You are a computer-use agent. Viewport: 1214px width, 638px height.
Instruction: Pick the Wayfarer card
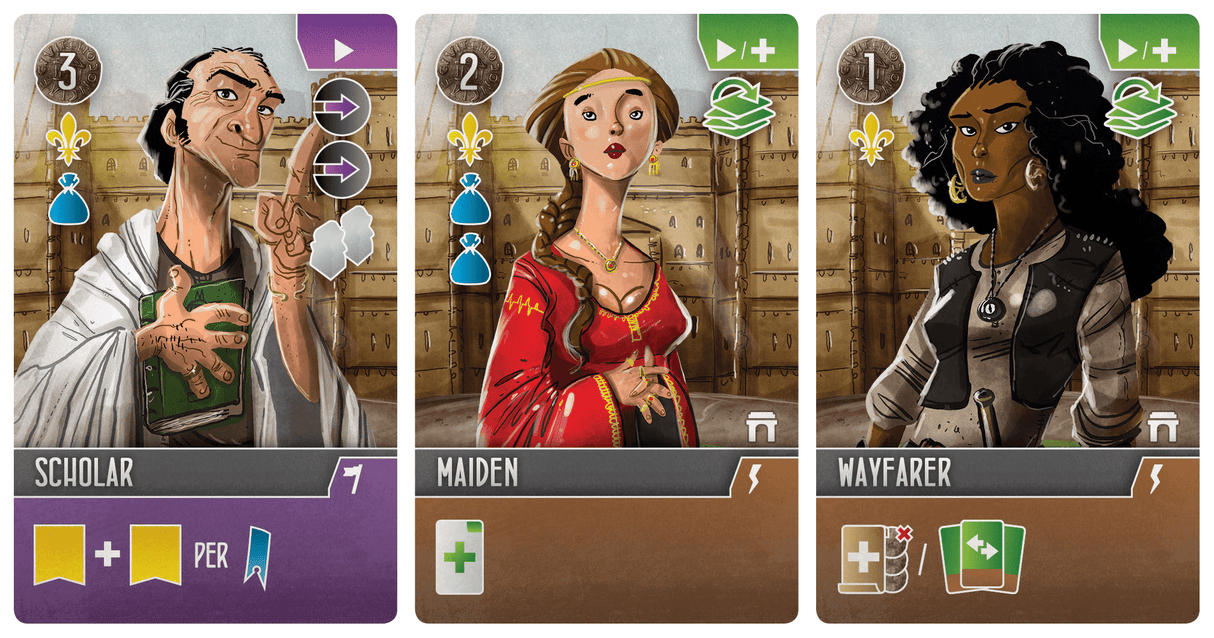[x=1007, y=318]
